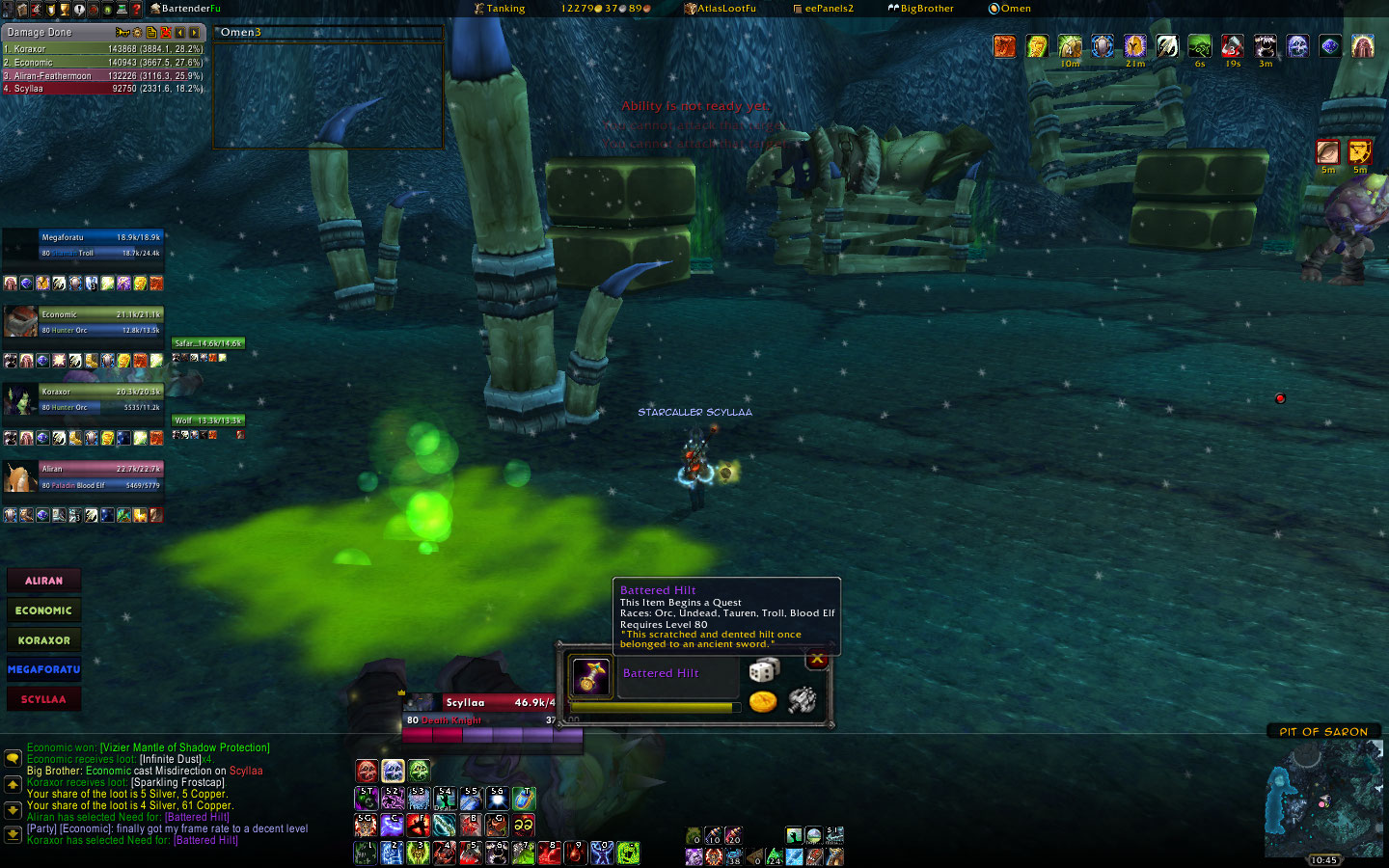
Task: Click Megaforatu's unit frame
Action: tap(100, 245)
